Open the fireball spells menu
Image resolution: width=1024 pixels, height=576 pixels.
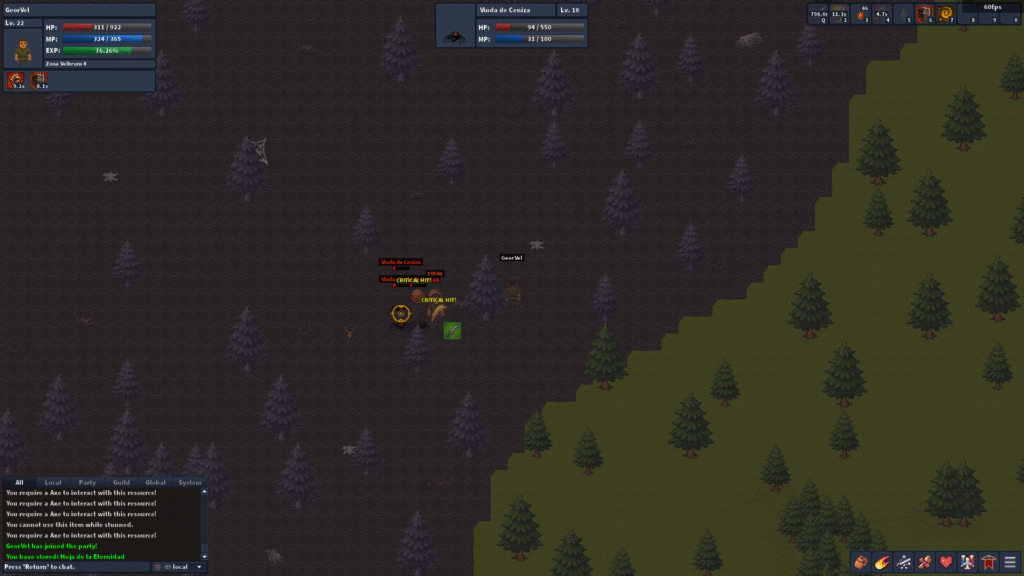pos(882,562)
